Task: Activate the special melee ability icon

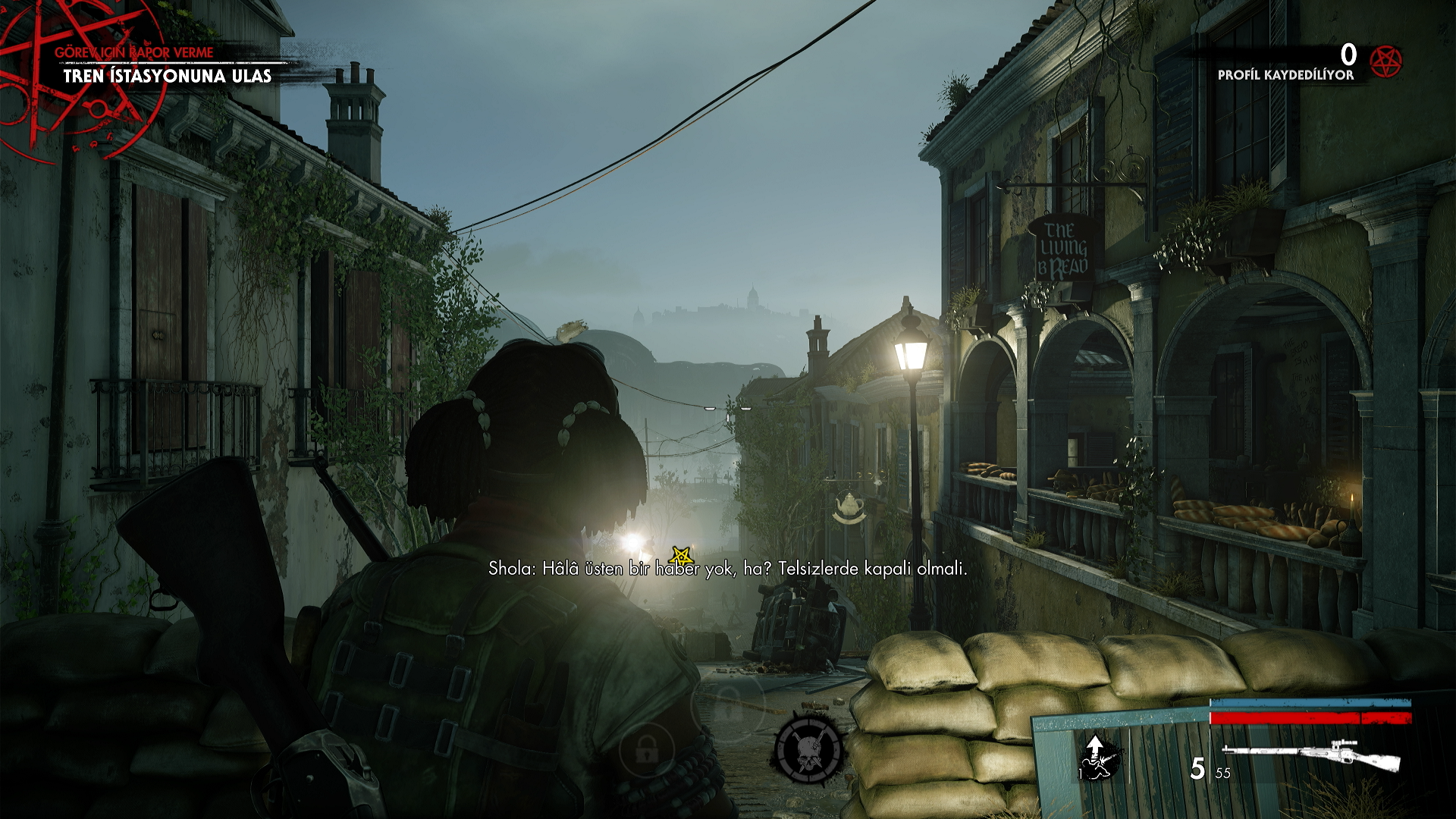Action: 1098,758
